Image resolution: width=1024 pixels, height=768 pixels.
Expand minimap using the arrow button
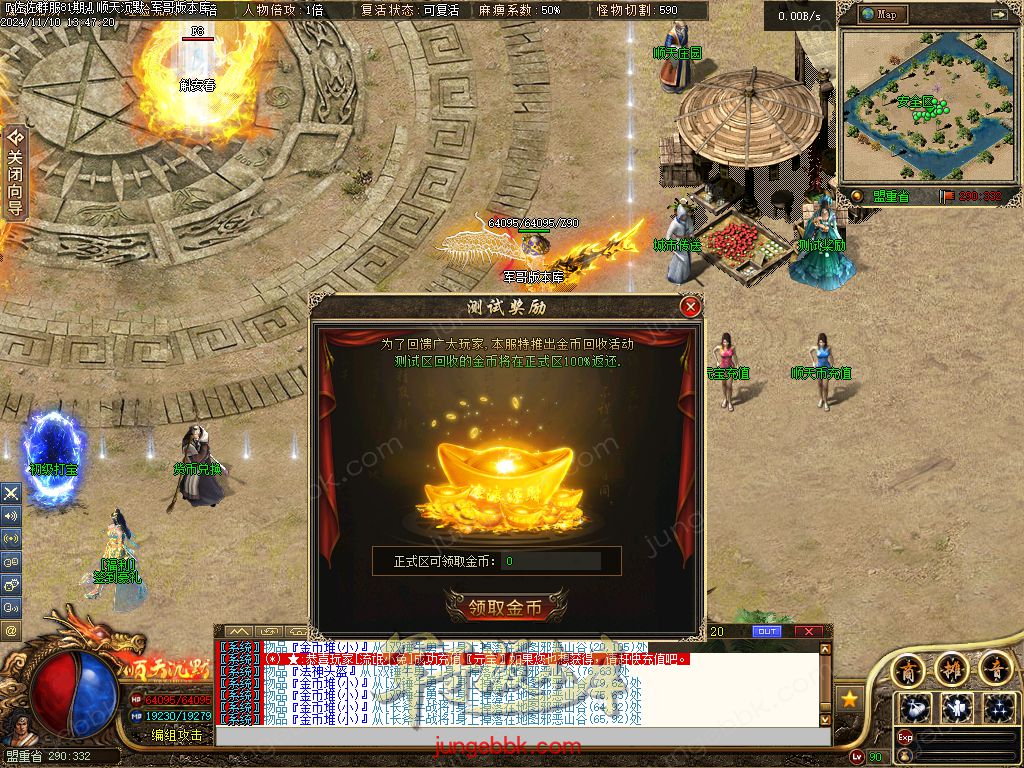click(x=997, y=15)
